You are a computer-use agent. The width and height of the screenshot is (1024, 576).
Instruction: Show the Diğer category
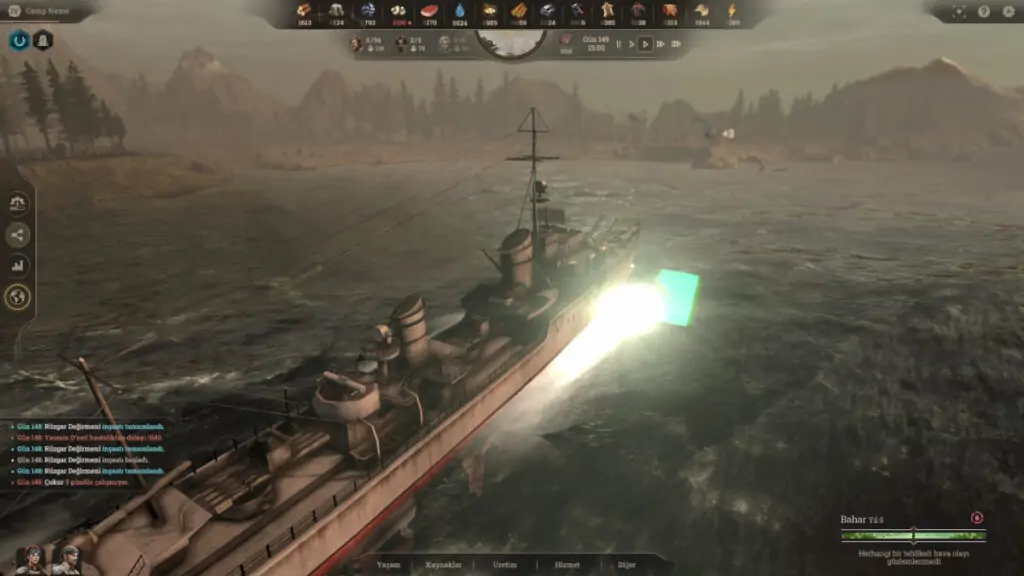click(x=627, y=565)
